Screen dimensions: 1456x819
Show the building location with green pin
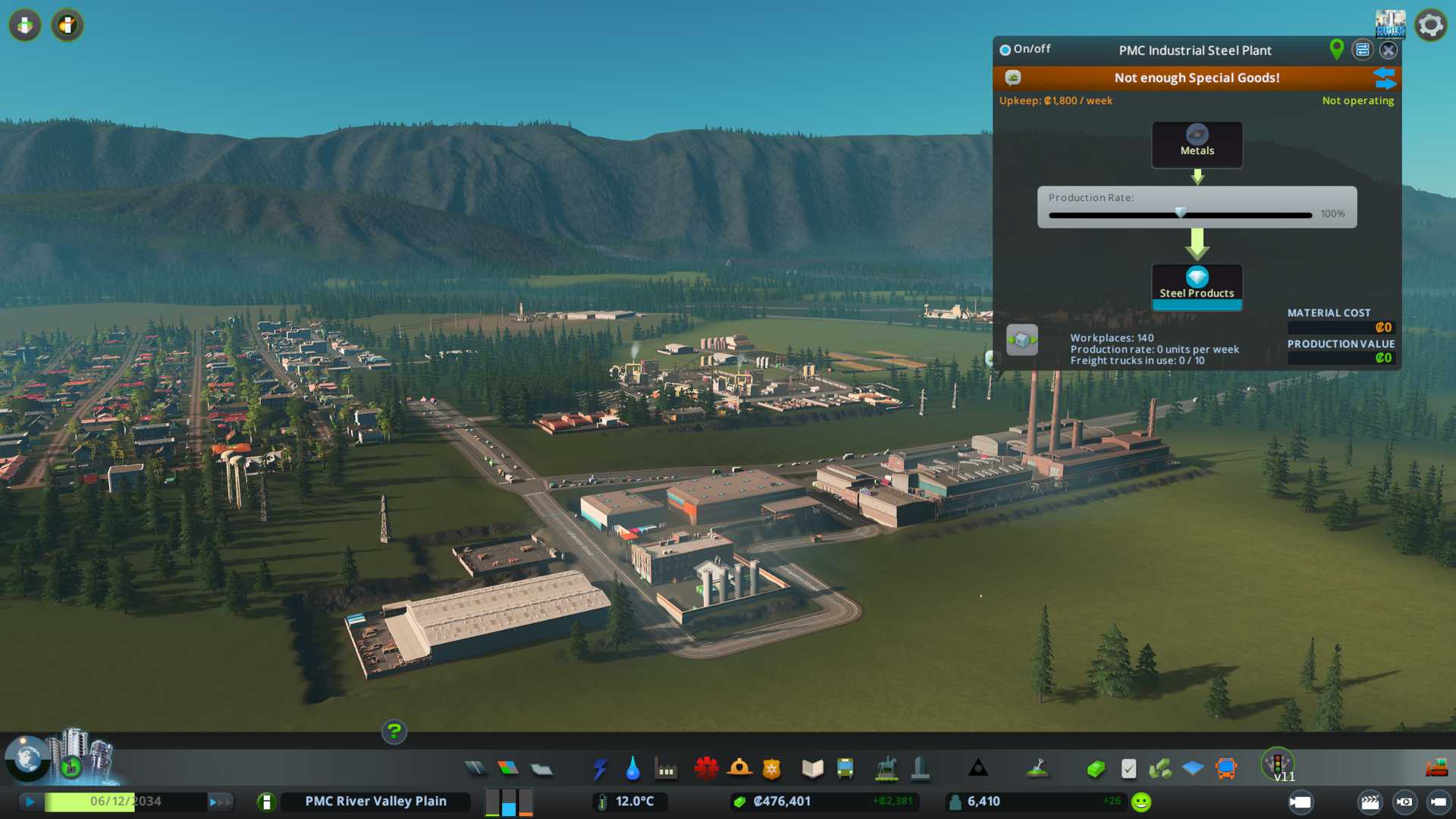tap(1336, 49)
